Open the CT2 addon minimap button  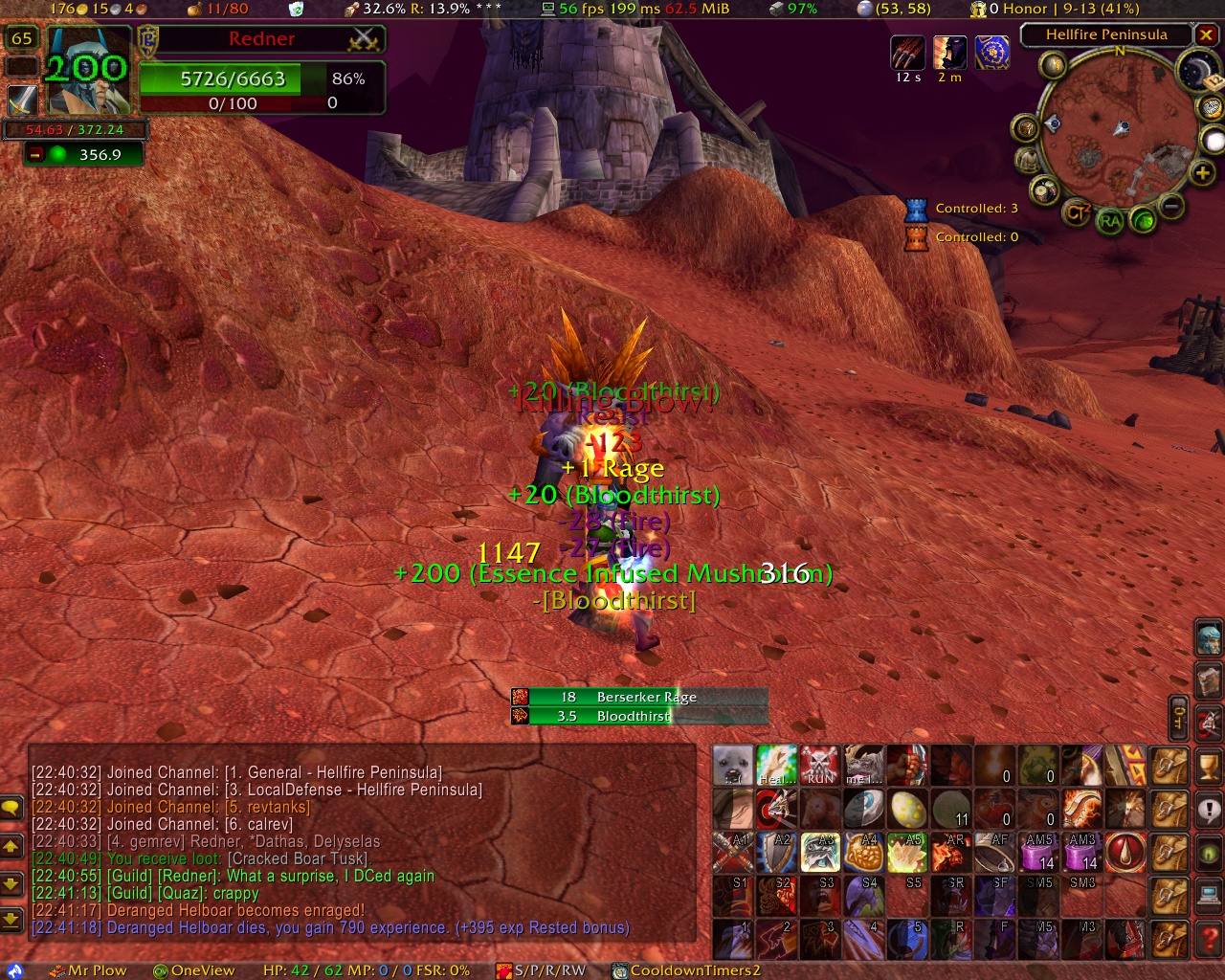[1078, 212]
